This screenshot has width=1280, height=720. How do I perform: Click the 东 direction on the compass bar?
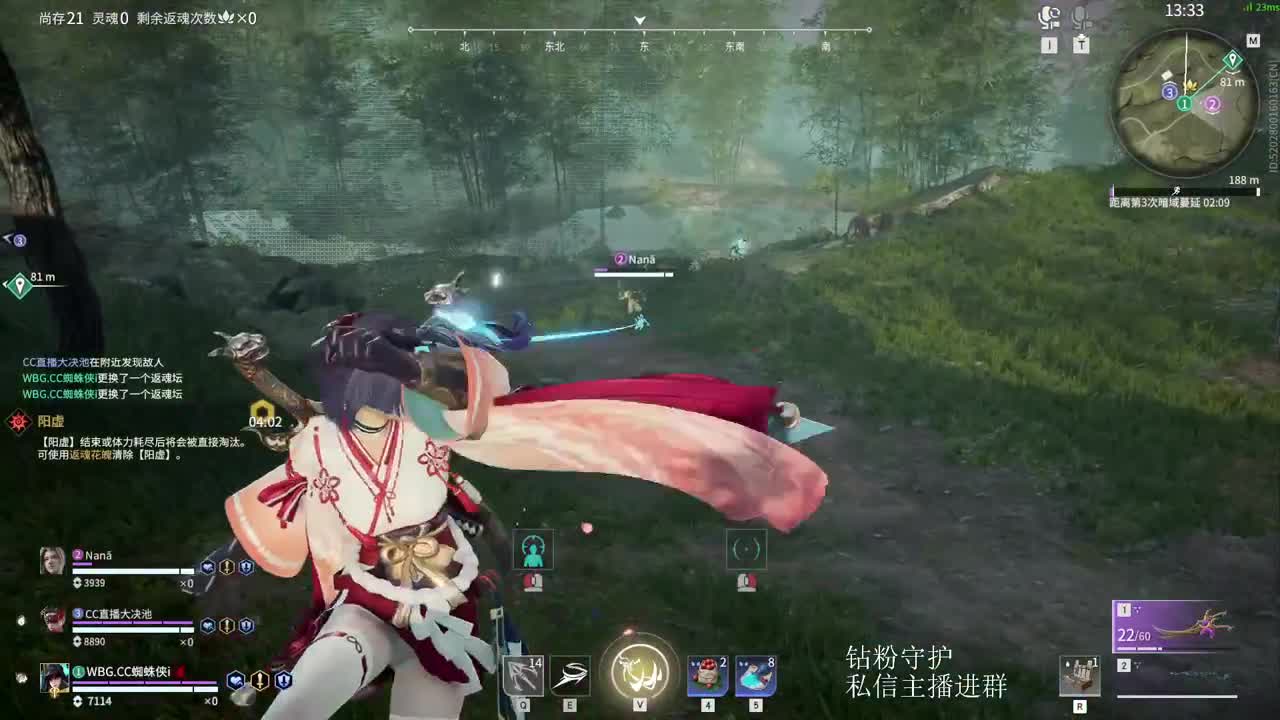click(643, 46)
